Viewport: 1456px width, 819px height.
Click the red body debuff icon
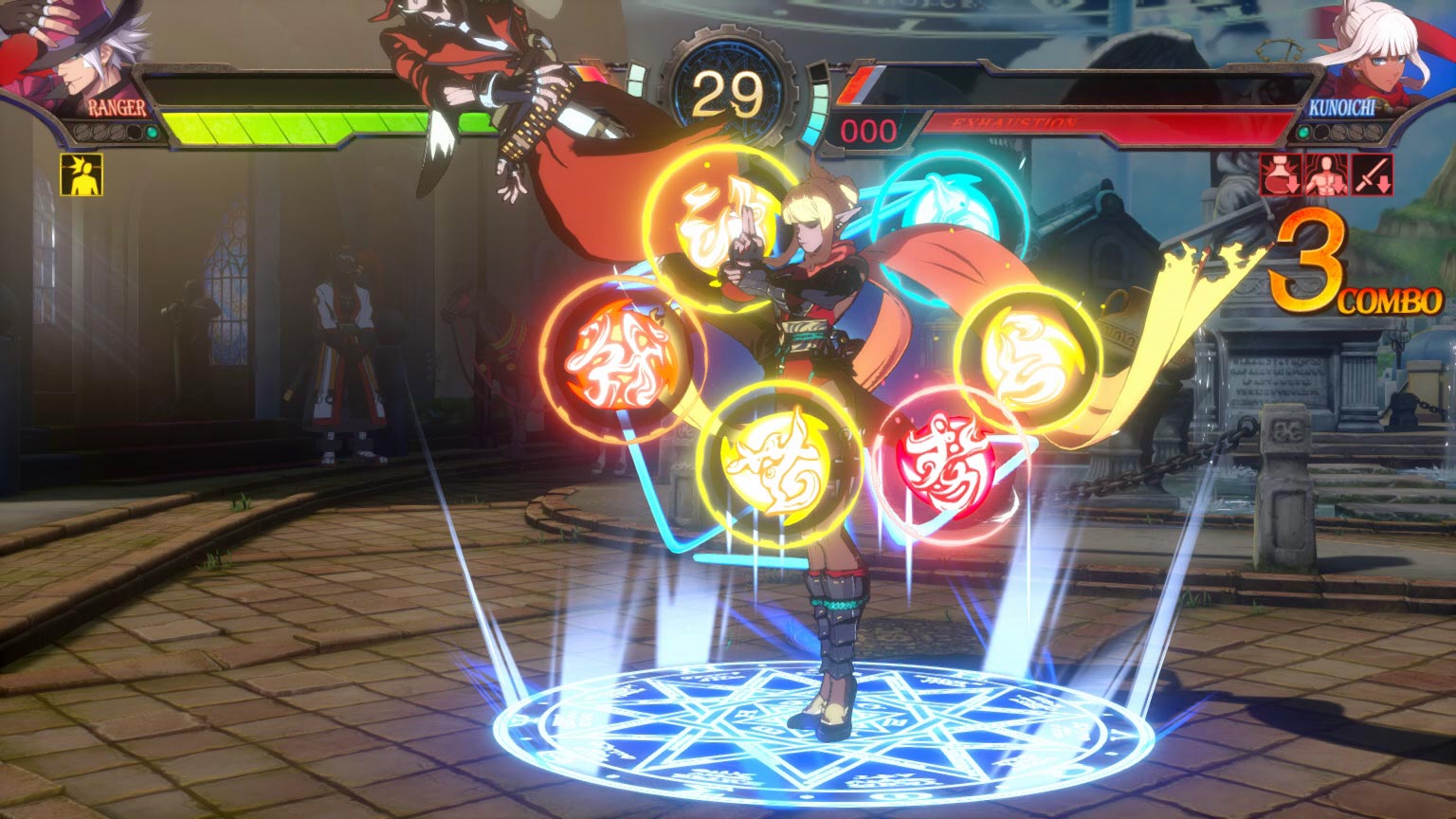(x=1324, y=176)
